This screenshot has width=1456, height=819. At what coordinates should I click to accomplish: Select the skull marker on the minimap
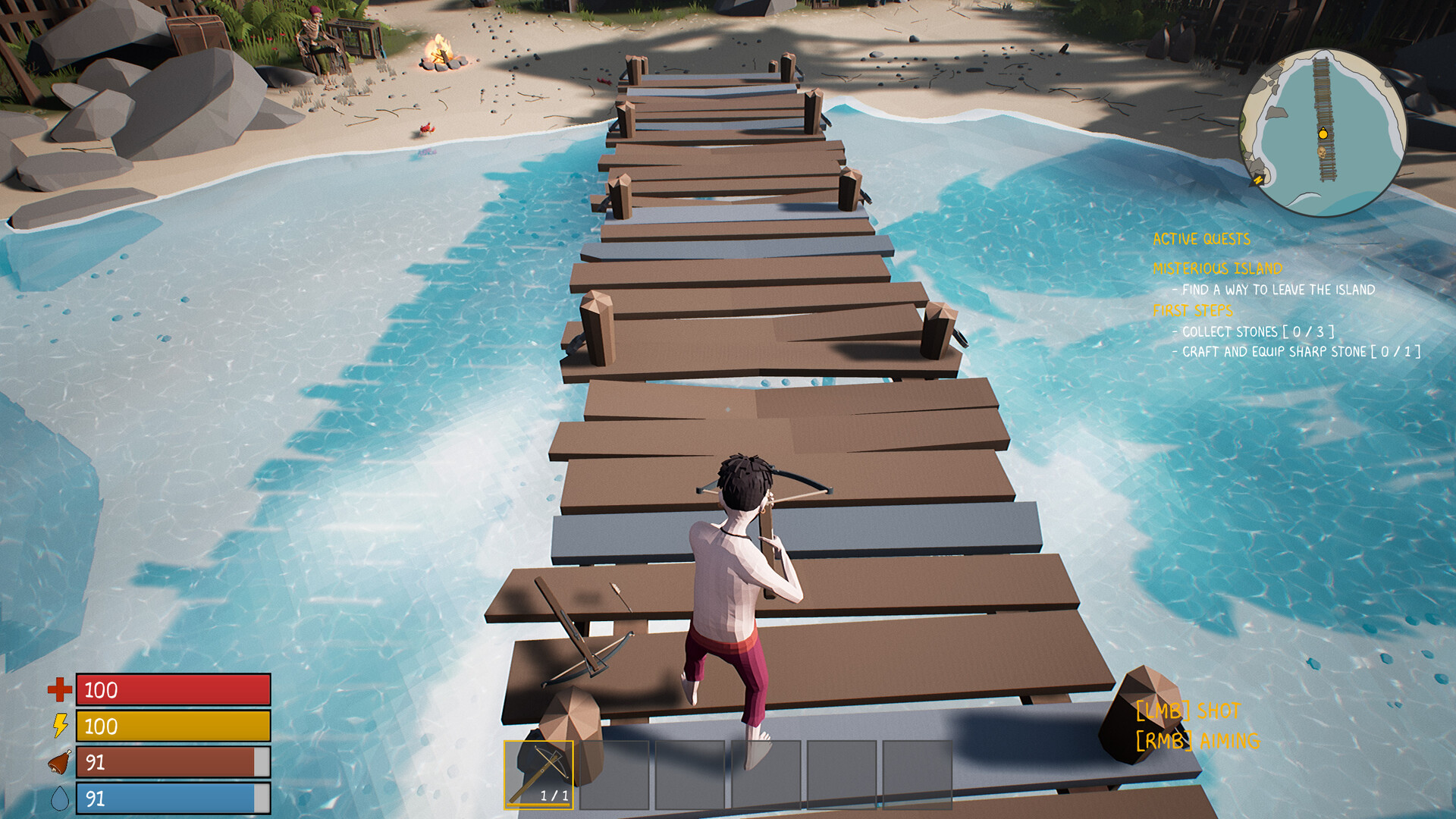1322,153
